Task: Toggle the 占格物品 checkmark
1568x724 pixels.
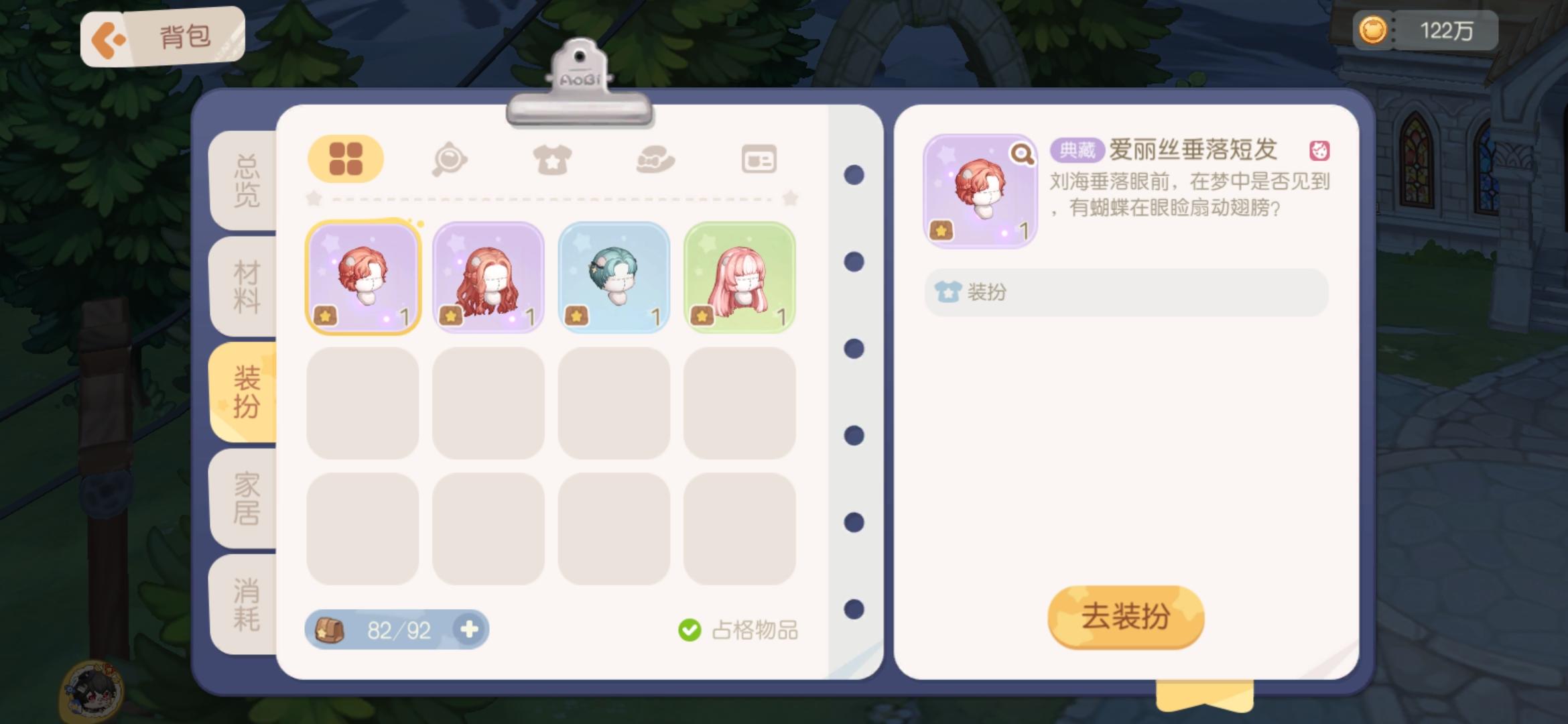Action: point(690,629)
